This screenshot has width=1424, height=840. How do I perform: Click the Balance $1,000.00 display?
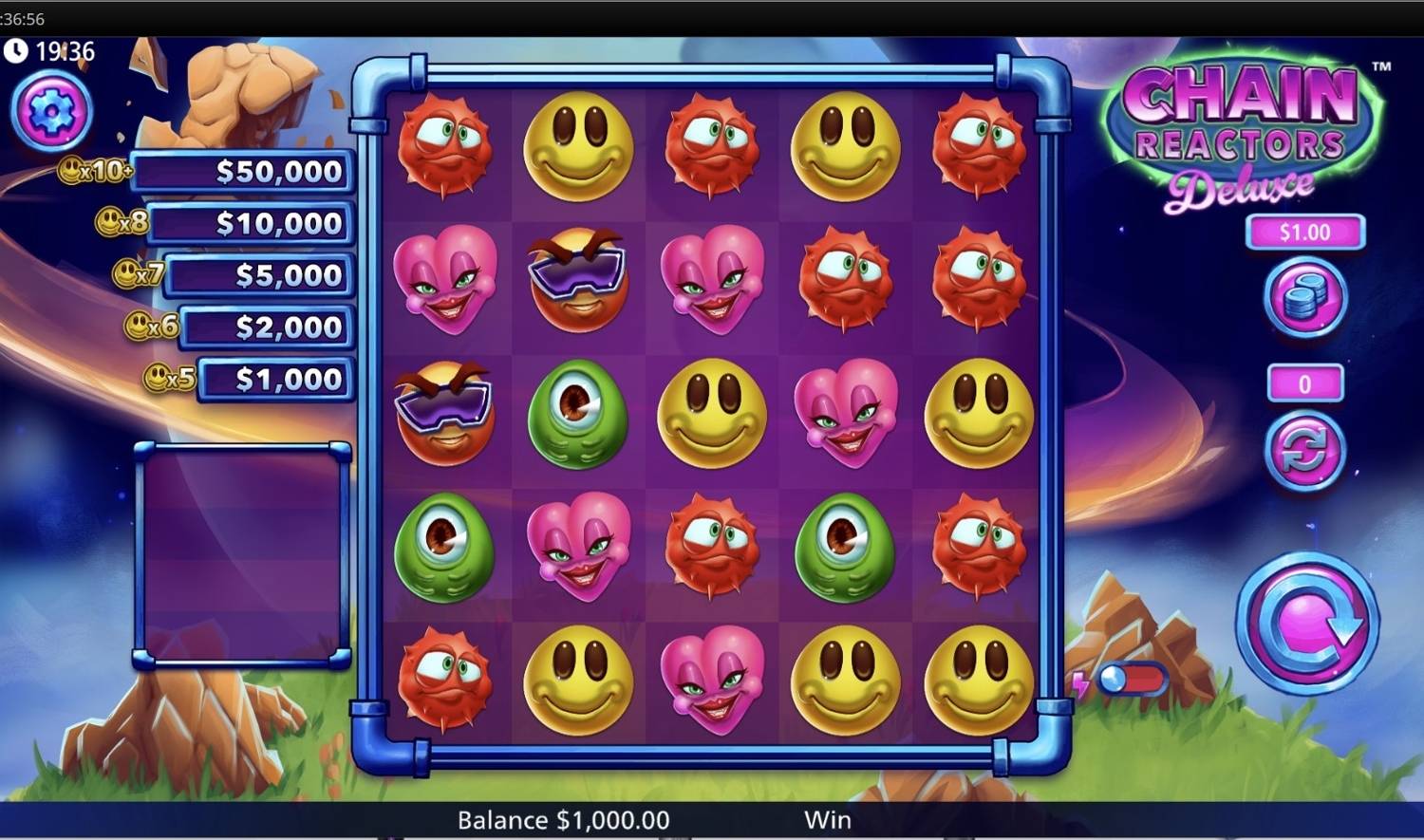click(562, 818)
